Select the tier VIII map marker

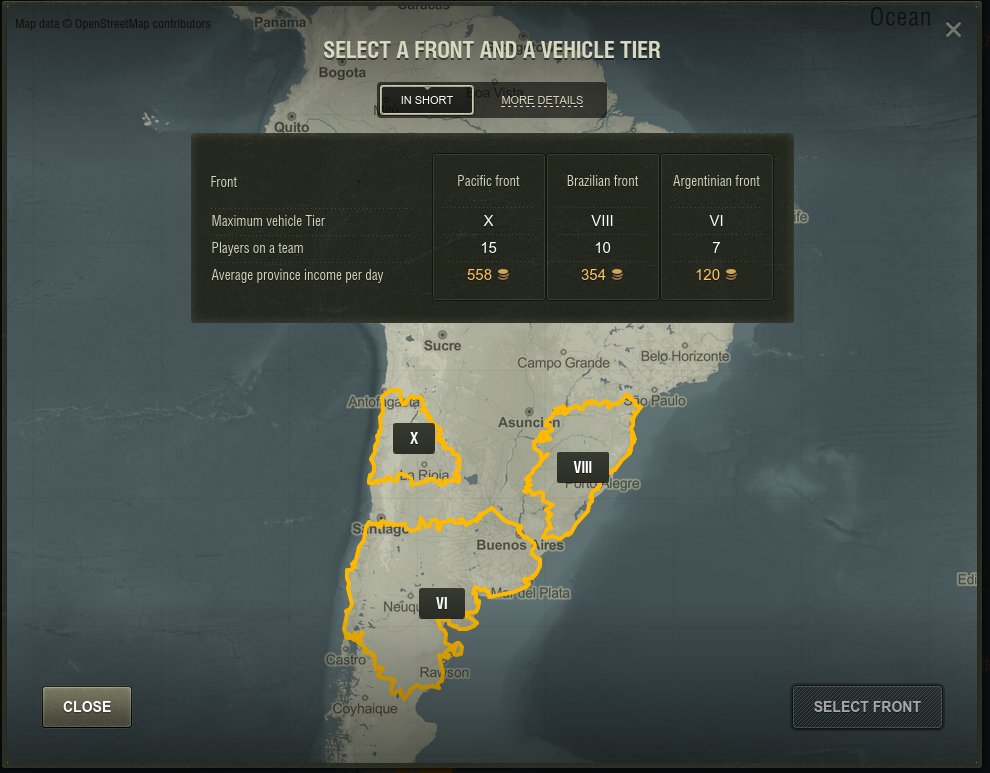tap(583, 467)
